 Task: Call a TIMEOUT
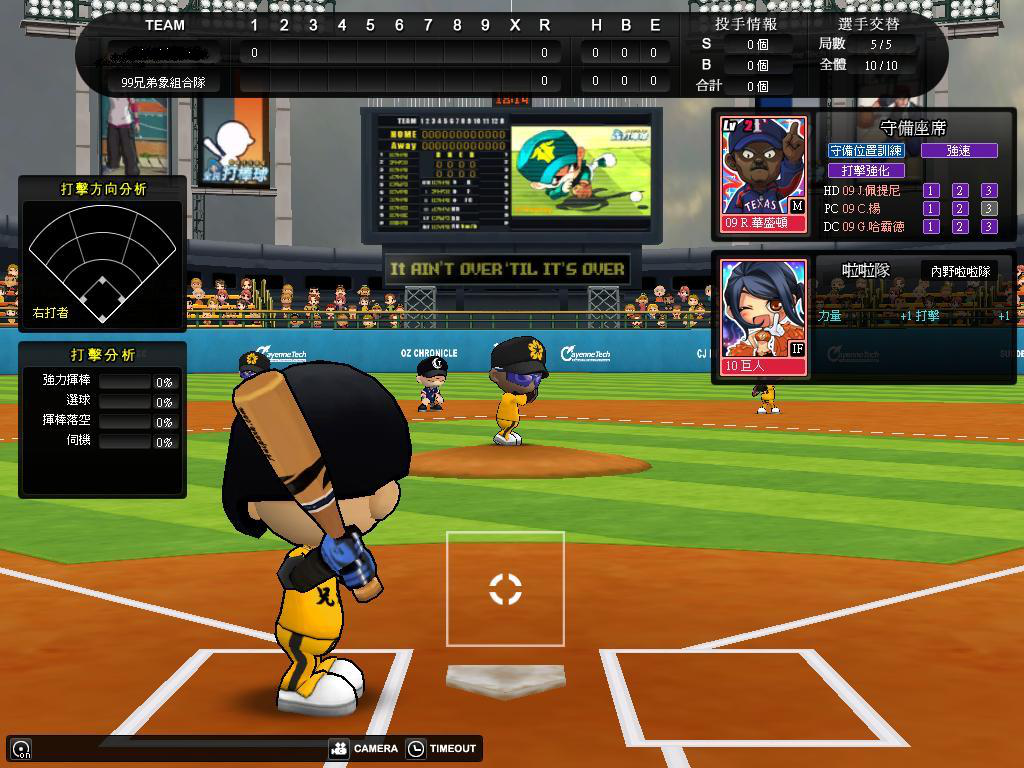coord(441,748)
